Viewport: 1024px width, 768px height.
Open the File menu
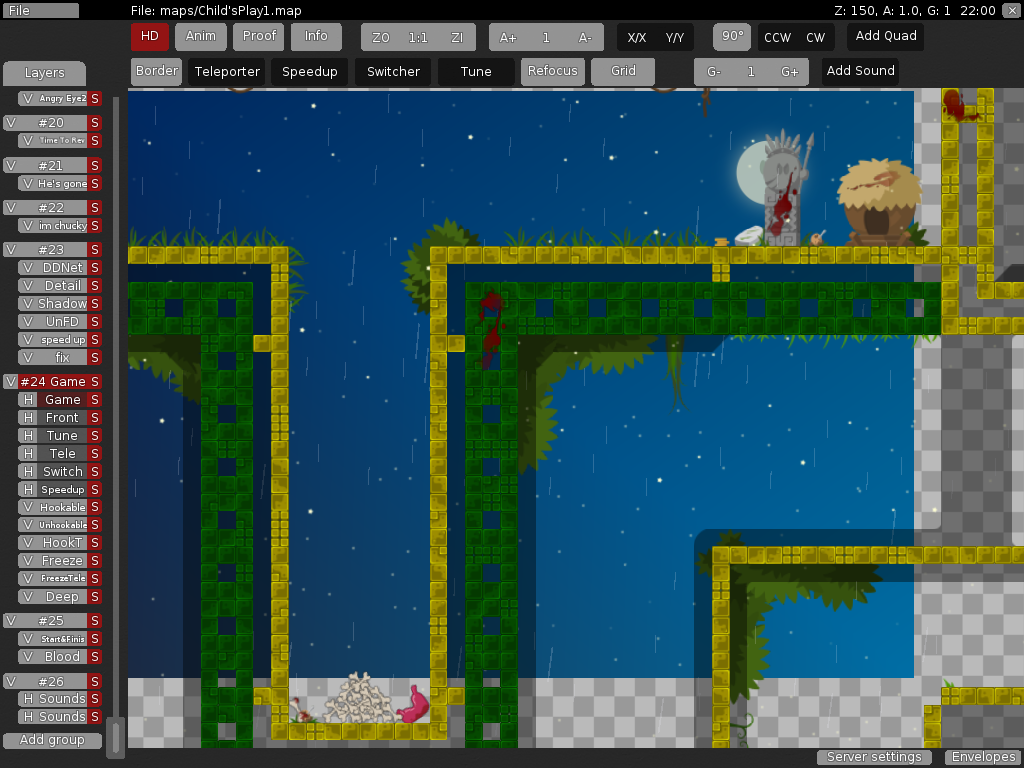tap(41, 10)
